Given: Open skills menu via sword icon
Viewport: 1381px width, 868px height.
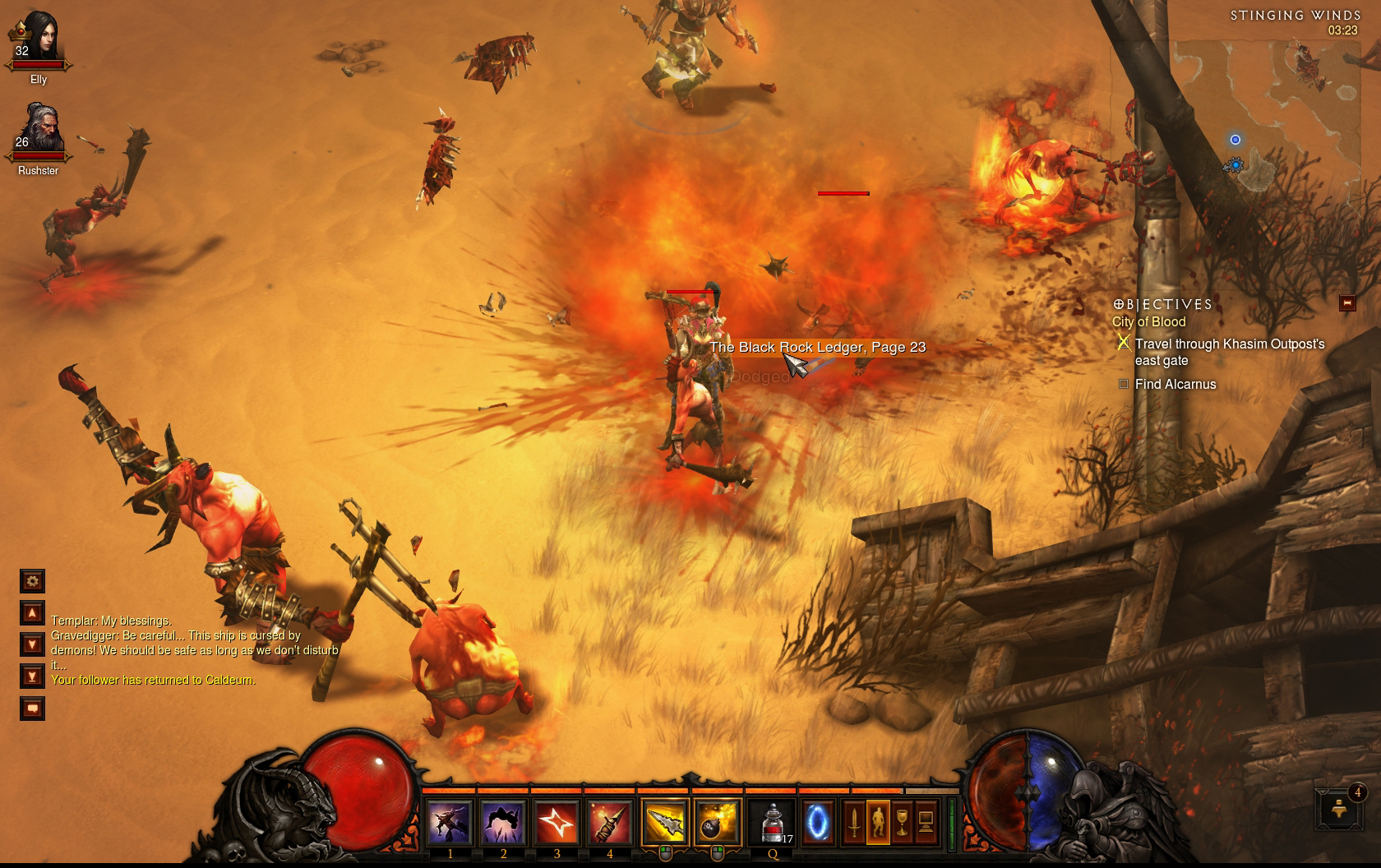Looking at the screenshot, I should [x=854, y=821].
